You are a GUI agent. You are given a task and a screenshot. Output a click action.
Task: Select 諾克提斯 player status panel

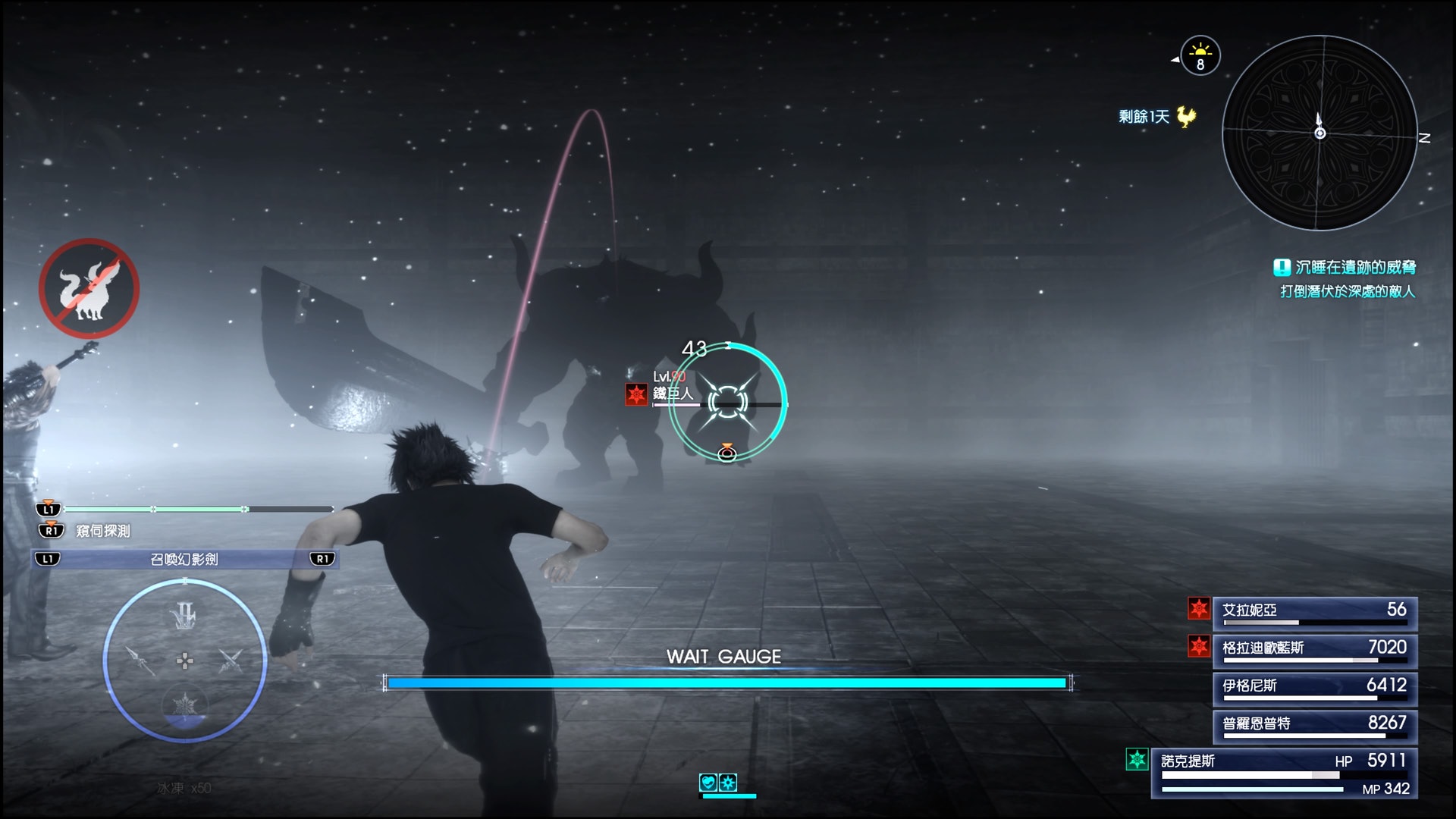1283,773
